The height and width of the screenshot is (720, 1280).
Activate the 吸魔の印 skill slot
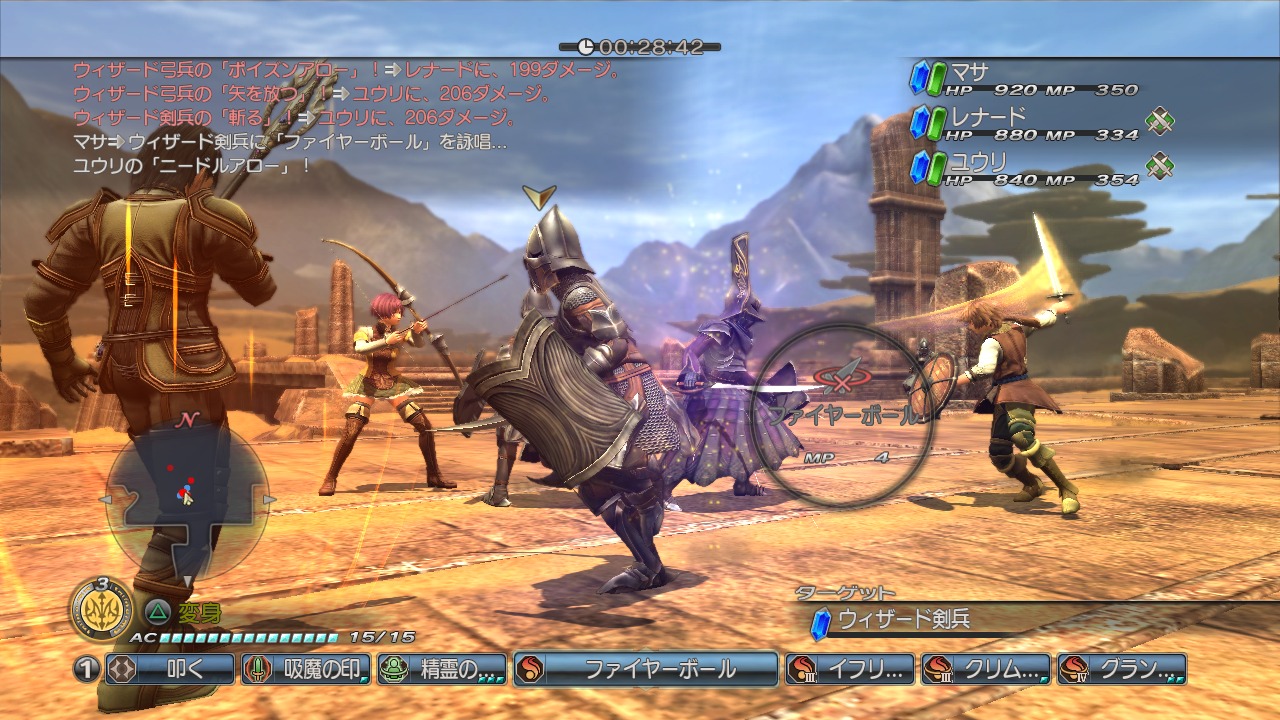[306, 669]
